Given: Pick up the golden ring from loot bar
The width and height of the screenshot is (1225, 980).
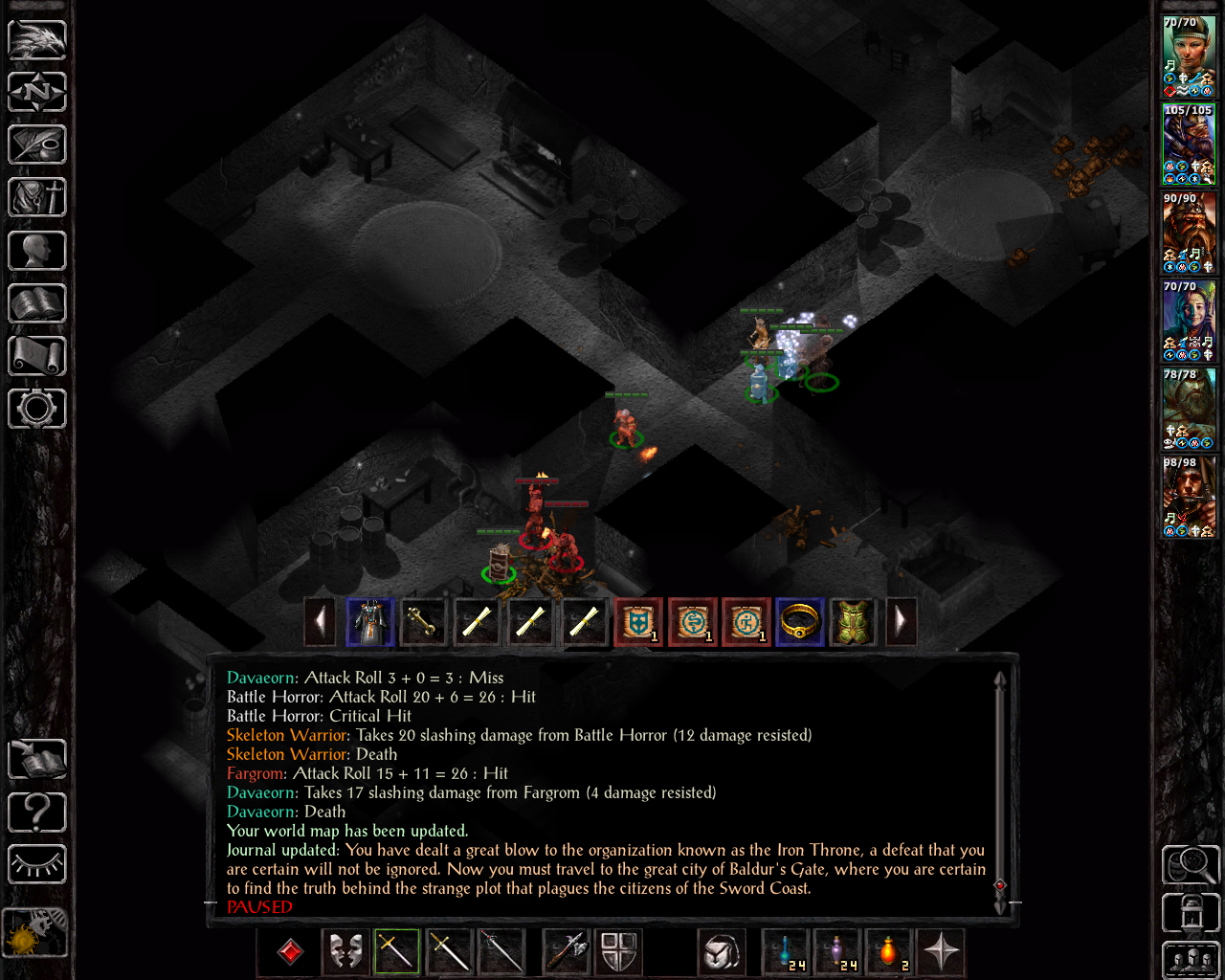Looking at the screenshot, I should point(799,622).
